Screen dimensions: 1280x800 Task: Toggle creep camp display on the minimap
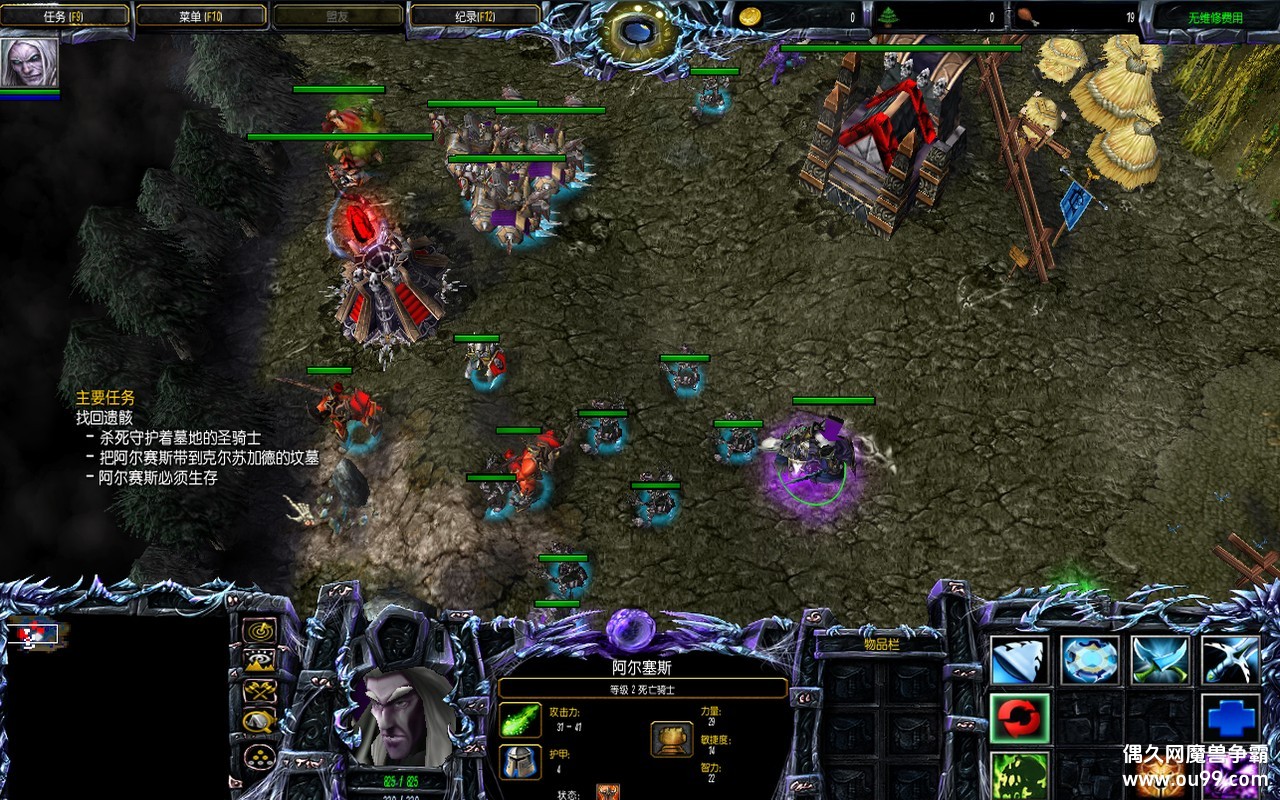[259, 721]
